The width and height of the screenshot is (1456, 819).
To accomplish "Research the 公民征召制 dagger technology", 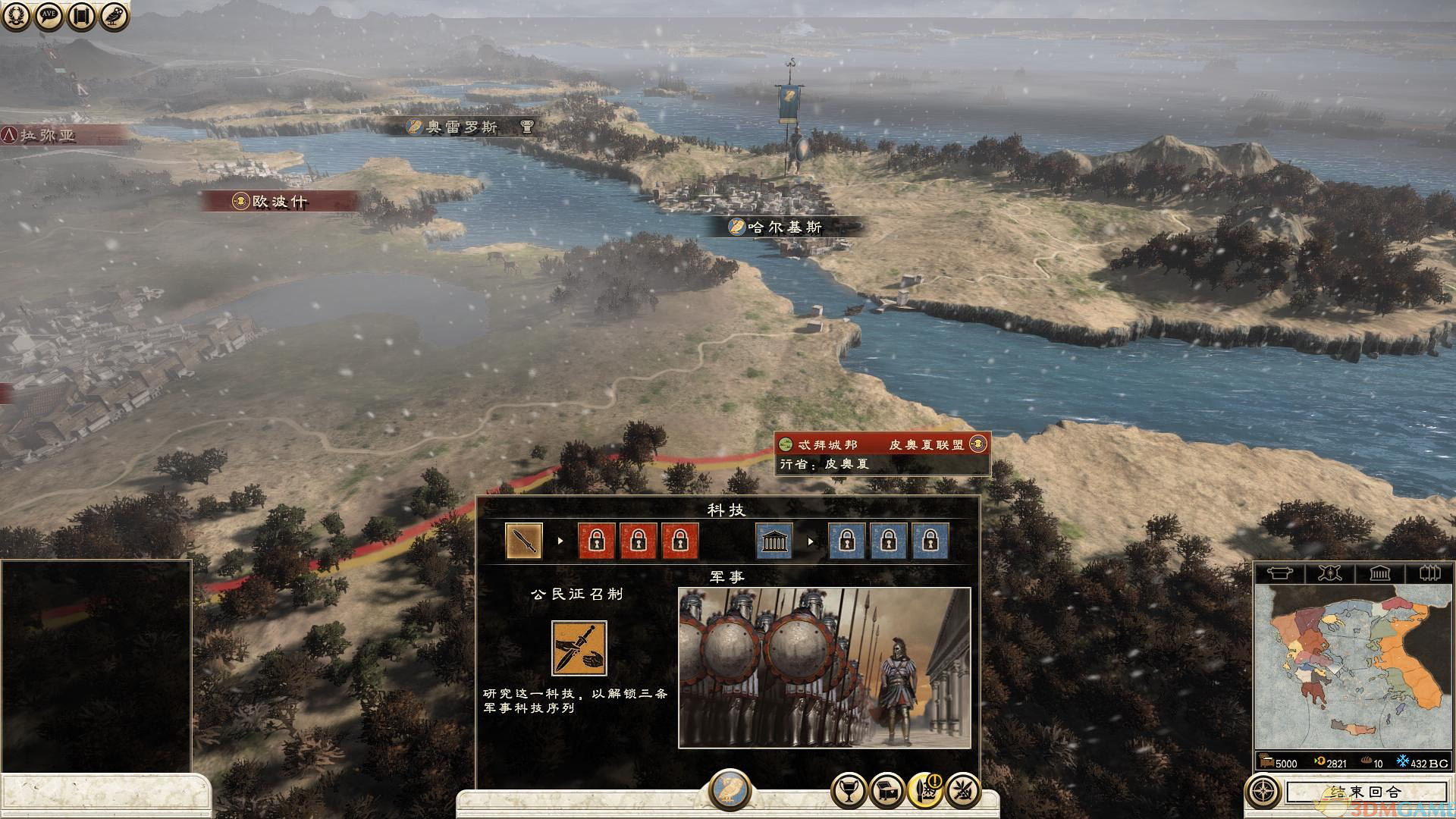I will (579, 648).
